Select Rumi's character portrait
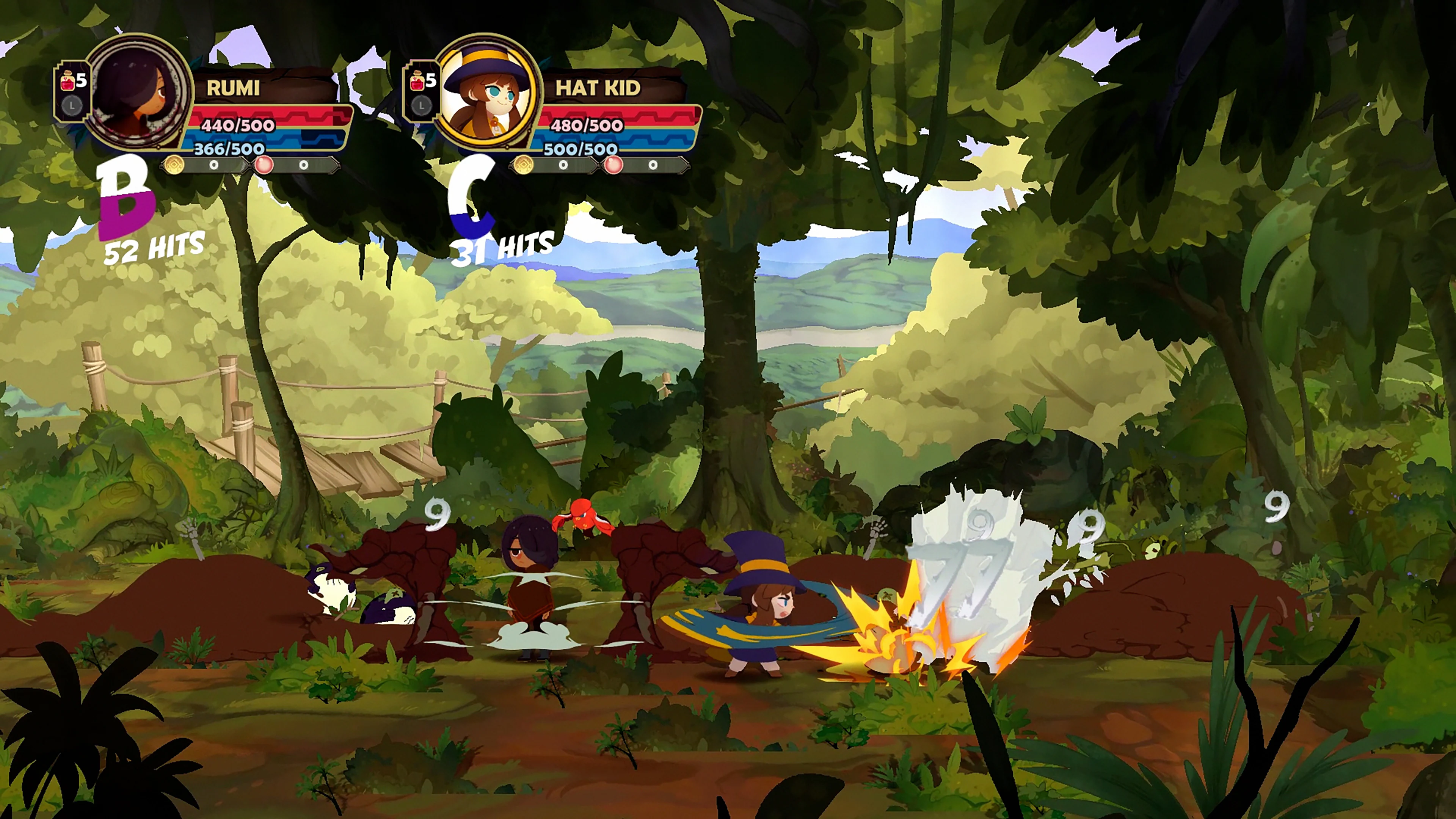This screenshot has height=819, width=1456. [x=138, y=93]
